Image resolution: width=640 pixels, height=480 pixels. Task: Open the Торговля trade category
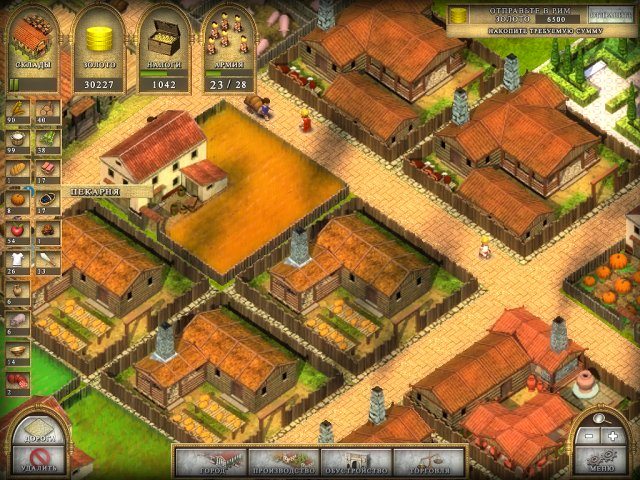(x=428, y=462)
